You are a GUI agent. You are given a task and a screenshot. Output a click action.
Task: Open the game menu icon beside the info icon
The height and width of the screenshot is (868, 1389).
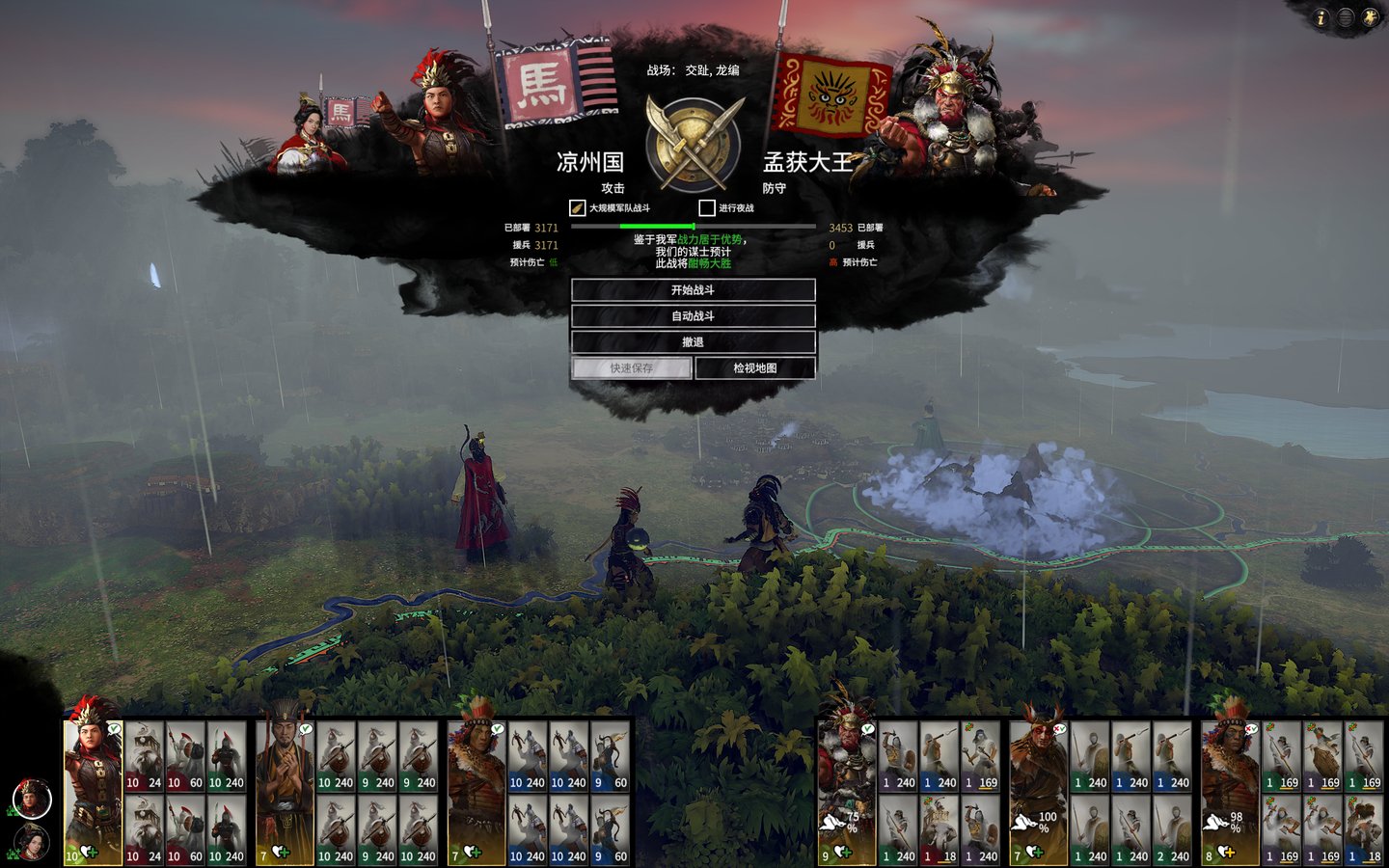pos(1346,16)
